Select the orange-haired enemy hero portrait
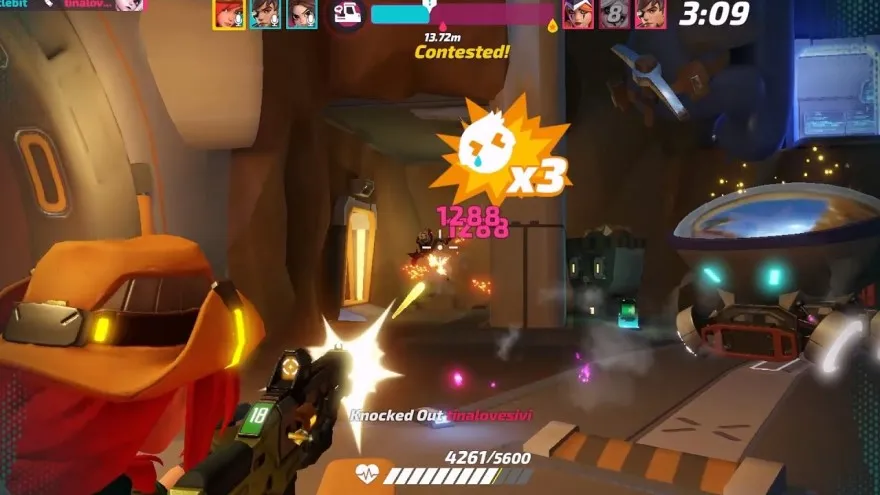 578,13
